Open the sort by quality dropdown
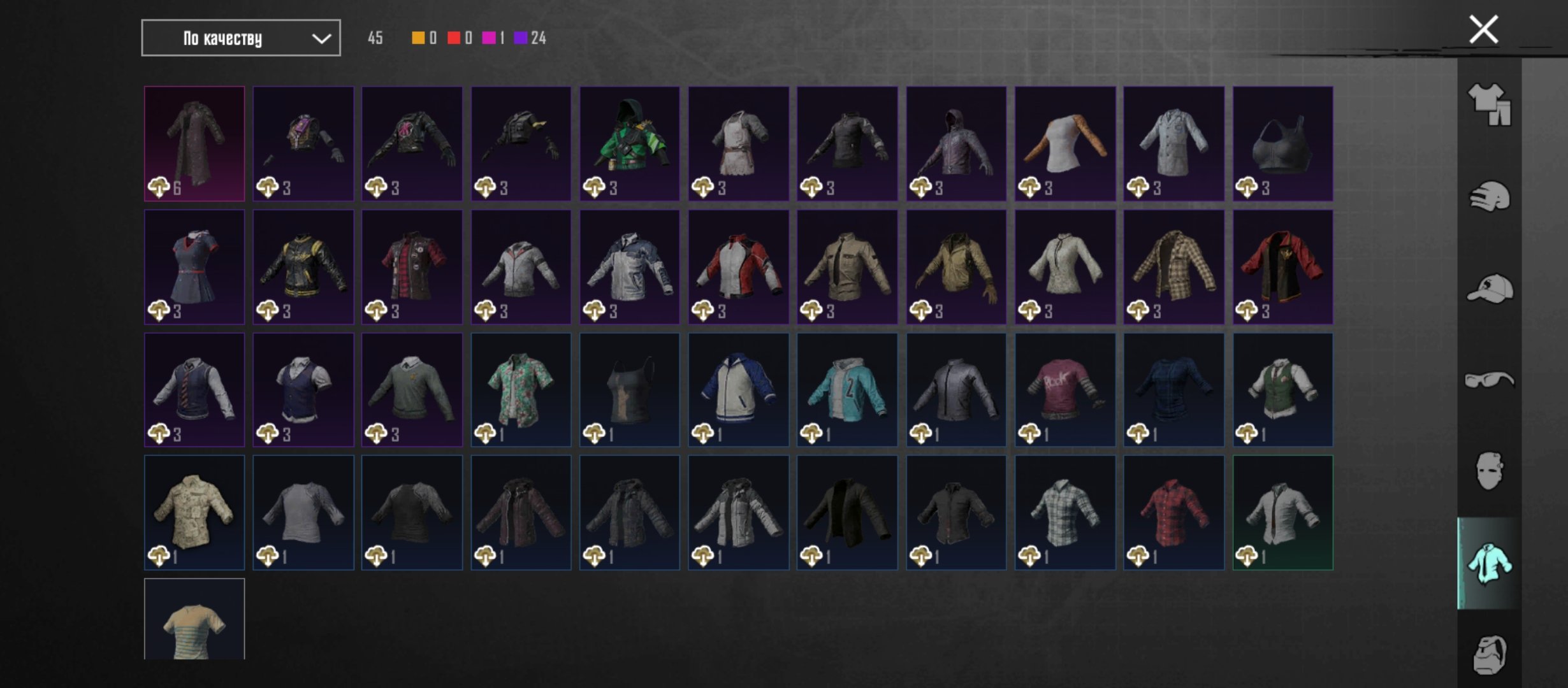The width and height of the screenshot is (1568, 688). click(241, 38)
